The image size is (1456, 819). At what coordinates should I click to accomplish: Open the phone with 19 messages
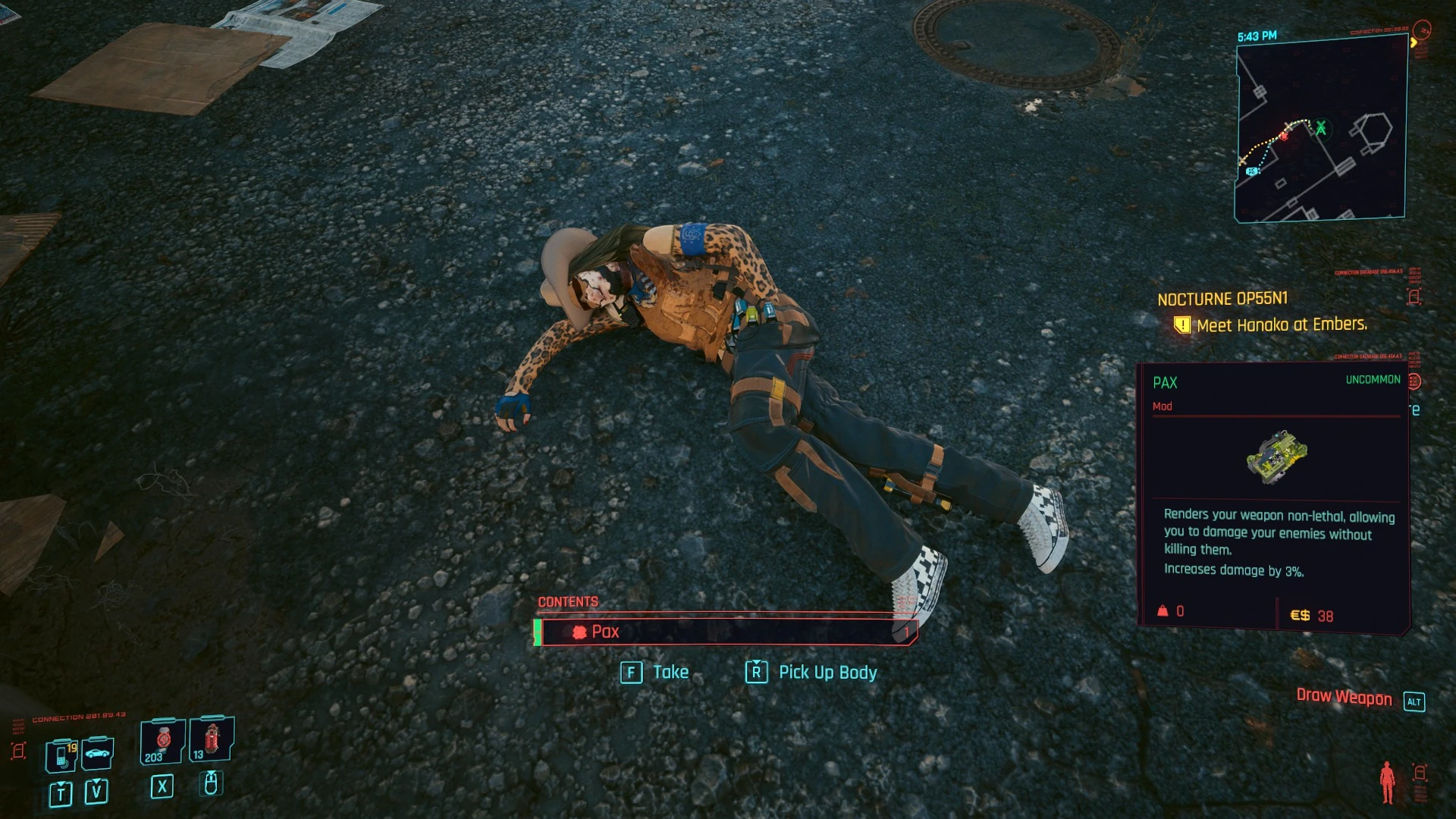click(61, 755)
